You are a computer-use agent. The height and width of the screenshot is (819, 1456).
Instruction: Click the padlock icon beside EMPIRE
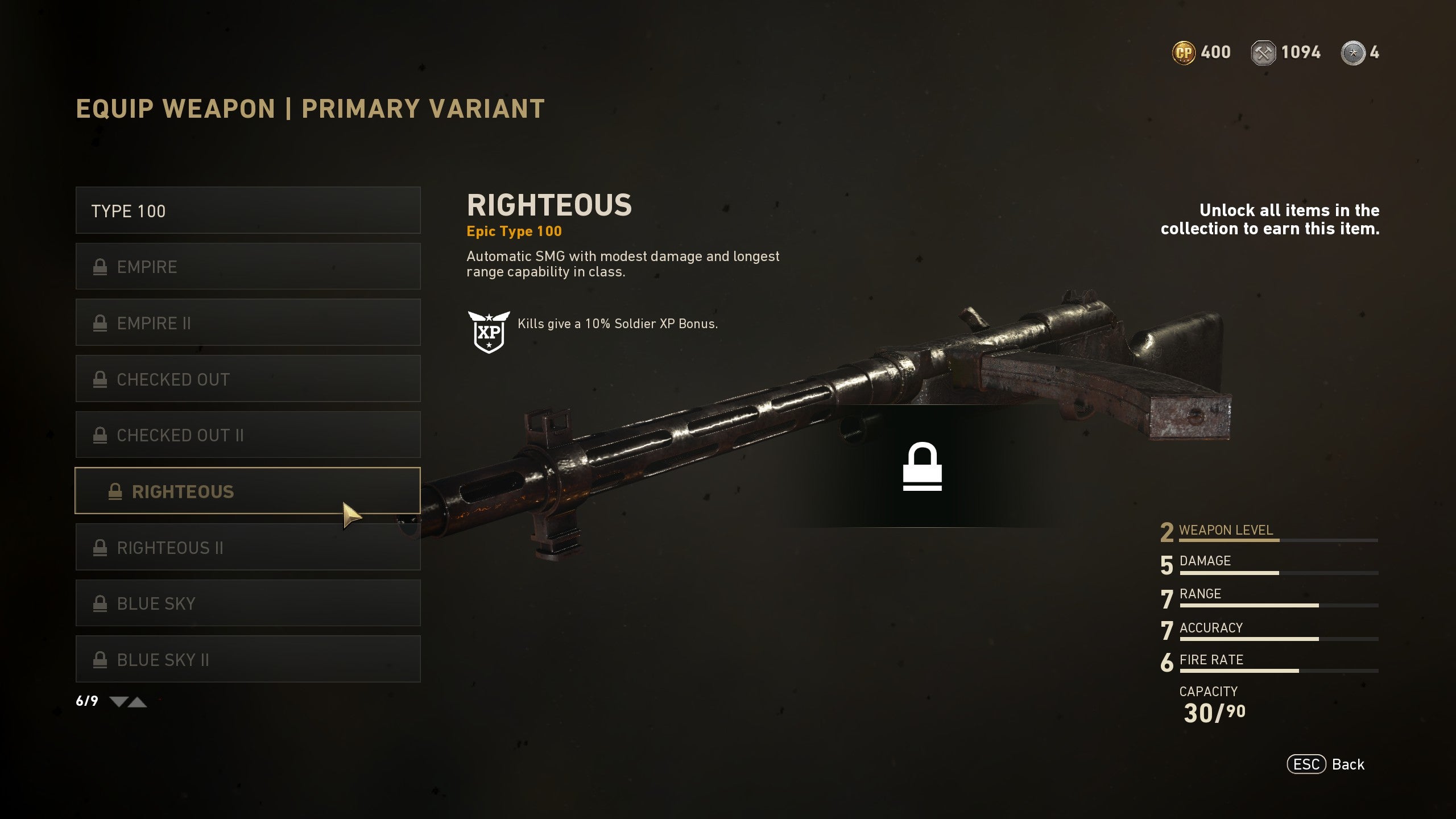click(101, 266)
